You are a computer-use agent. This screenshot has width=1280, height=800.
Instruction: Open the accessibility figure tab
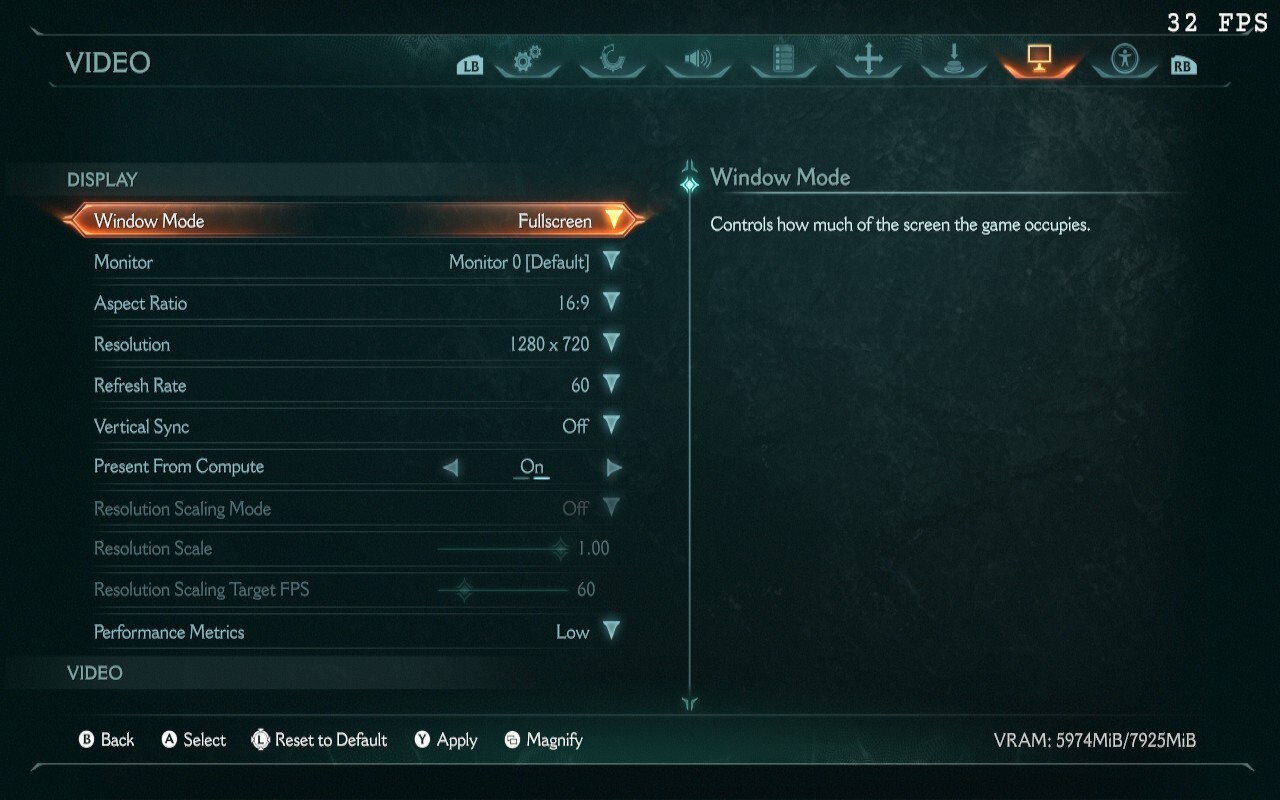(1125, 60)
